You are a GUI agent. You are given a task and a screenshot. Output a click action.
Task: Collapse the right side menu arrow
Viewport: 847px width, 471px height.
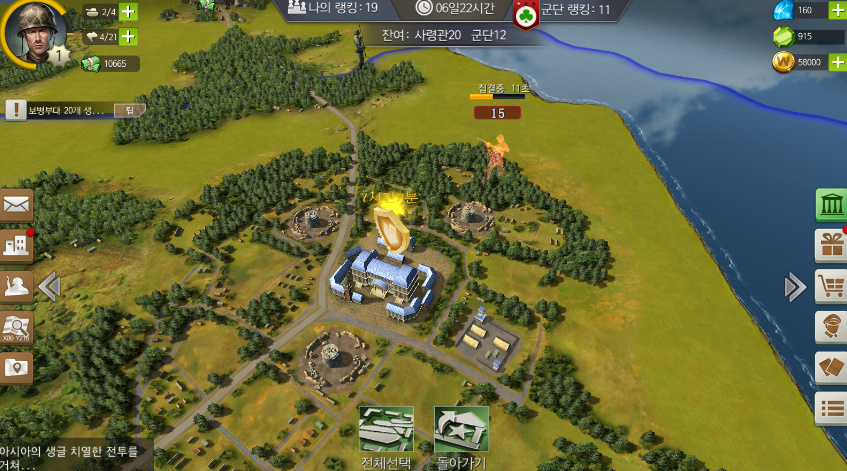pyautogui.click(x=795, y=288)
